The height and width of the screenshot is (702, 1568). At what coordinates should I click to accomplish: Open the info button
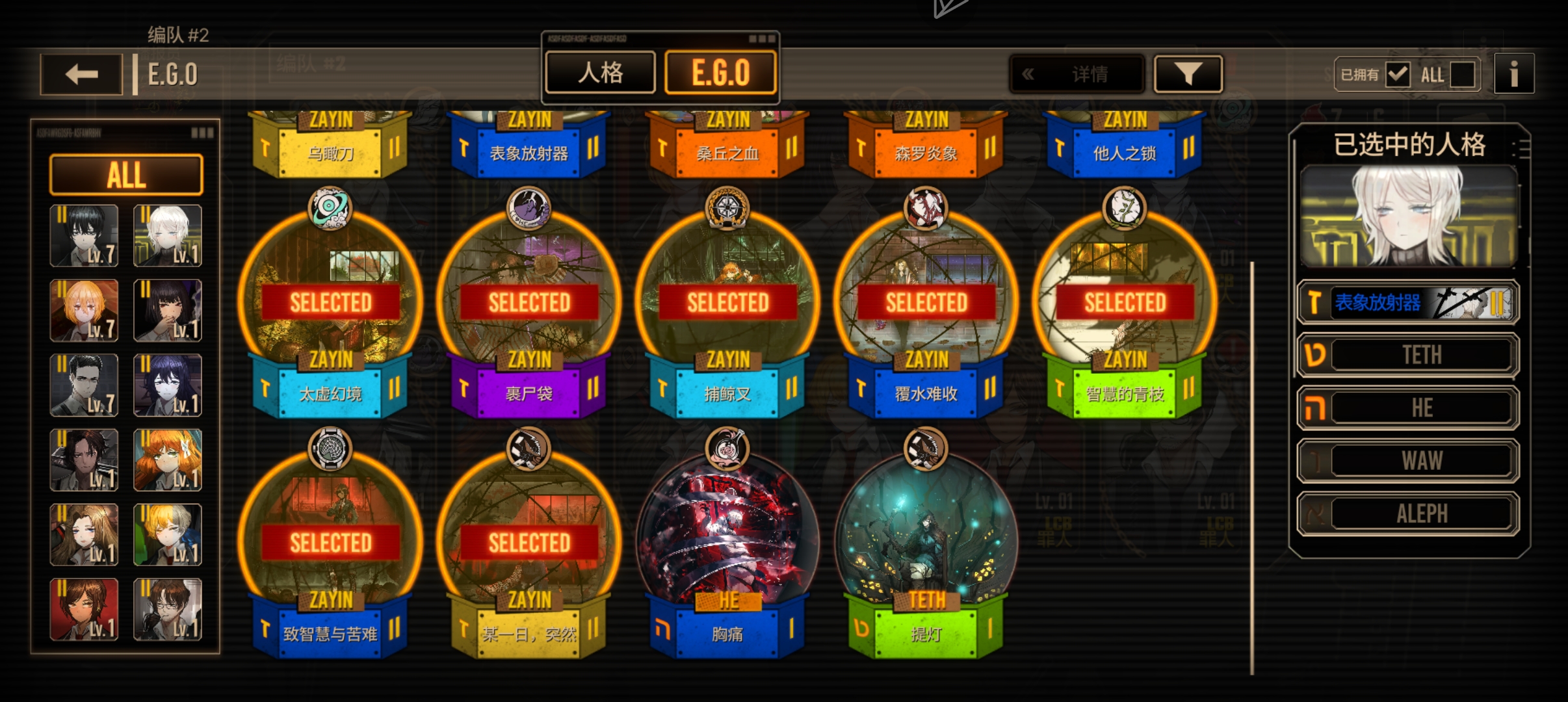click(1513, 74)
